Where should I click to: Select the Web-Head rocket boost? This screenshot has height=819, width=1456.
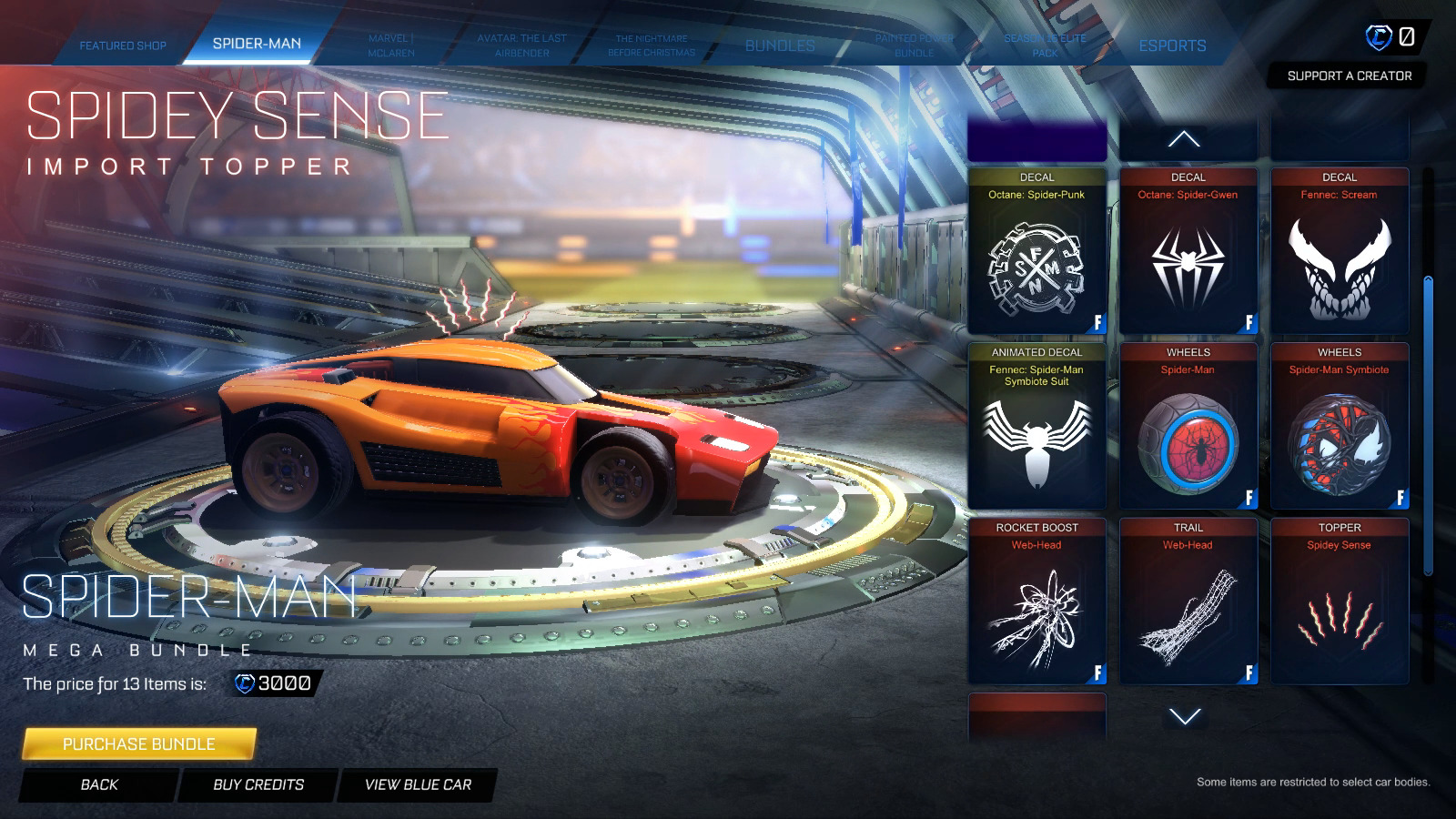pos(1036,602)
